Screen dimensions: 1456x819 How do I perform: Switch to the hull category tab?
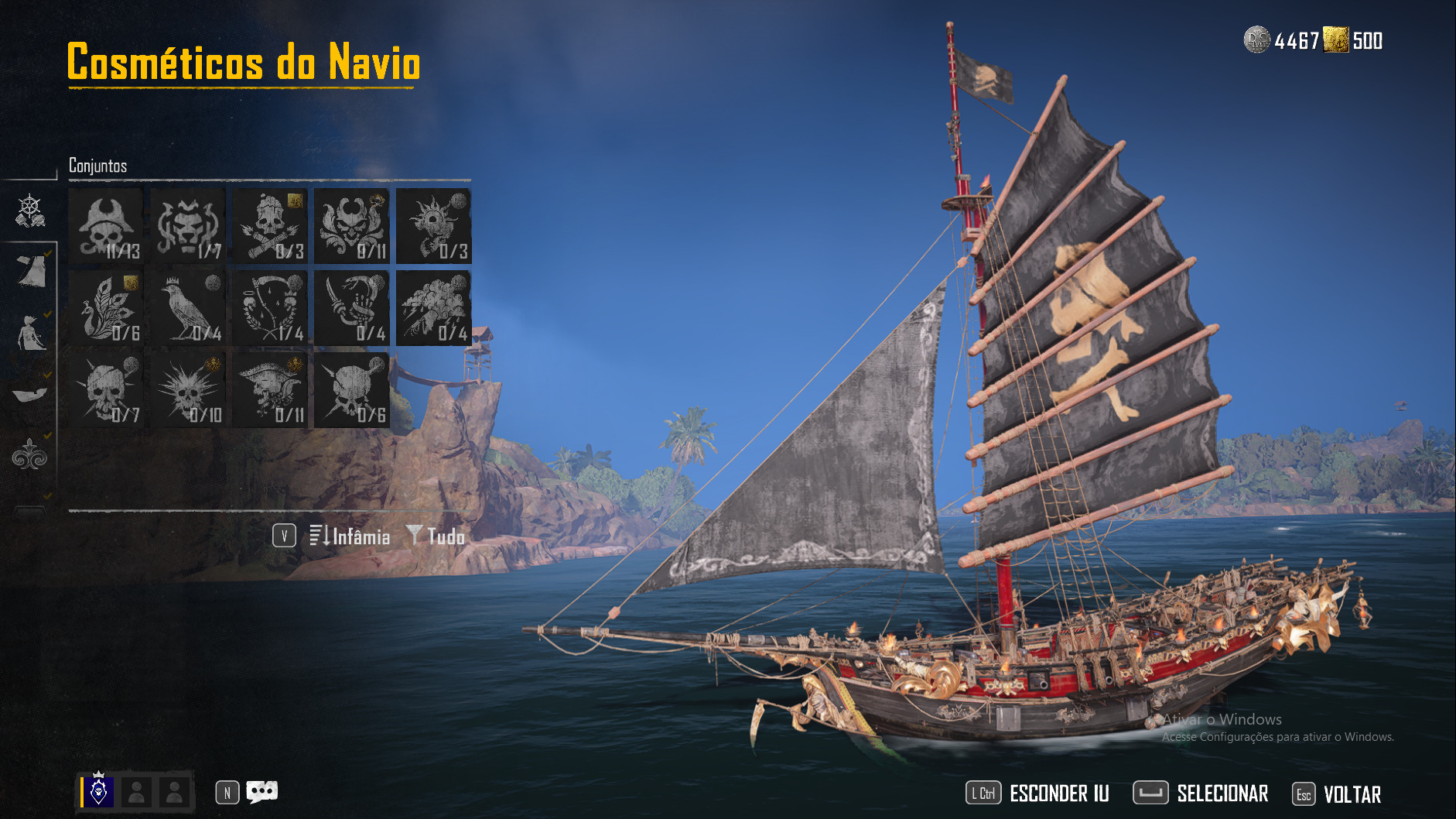point(30,395)
